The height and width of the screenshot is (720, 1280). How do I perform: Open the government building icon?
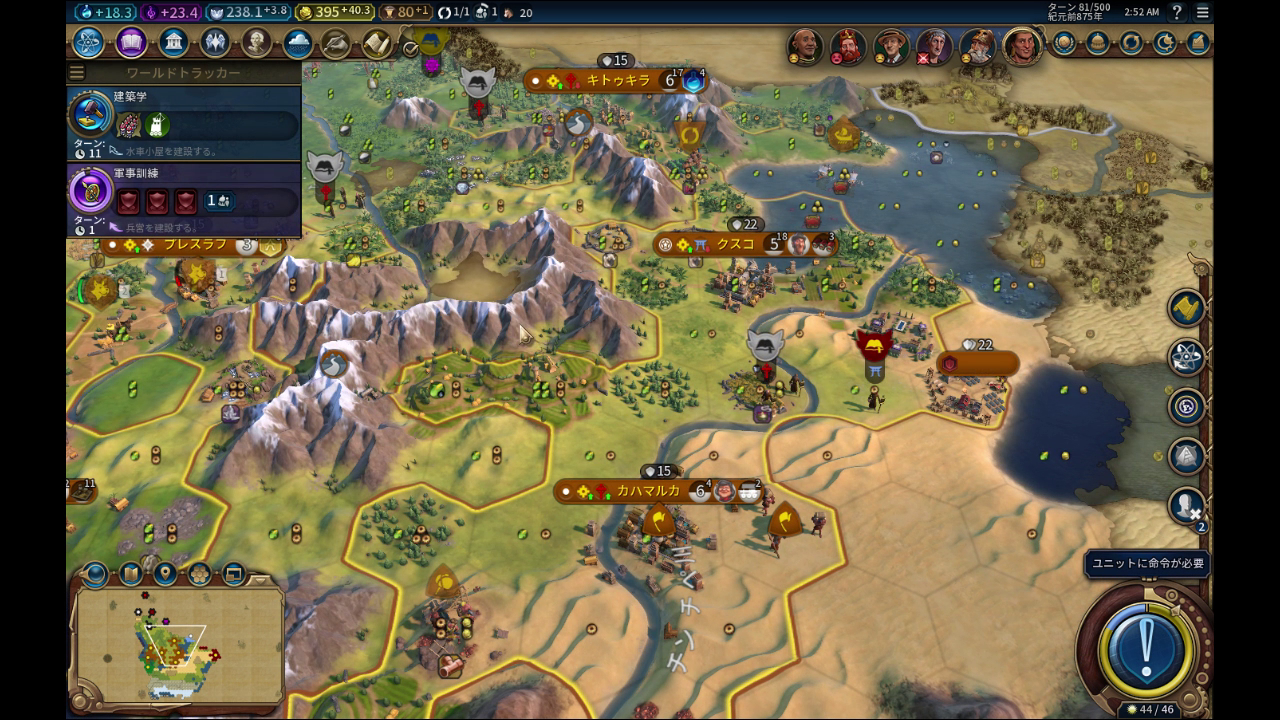(x=173, y=43)
